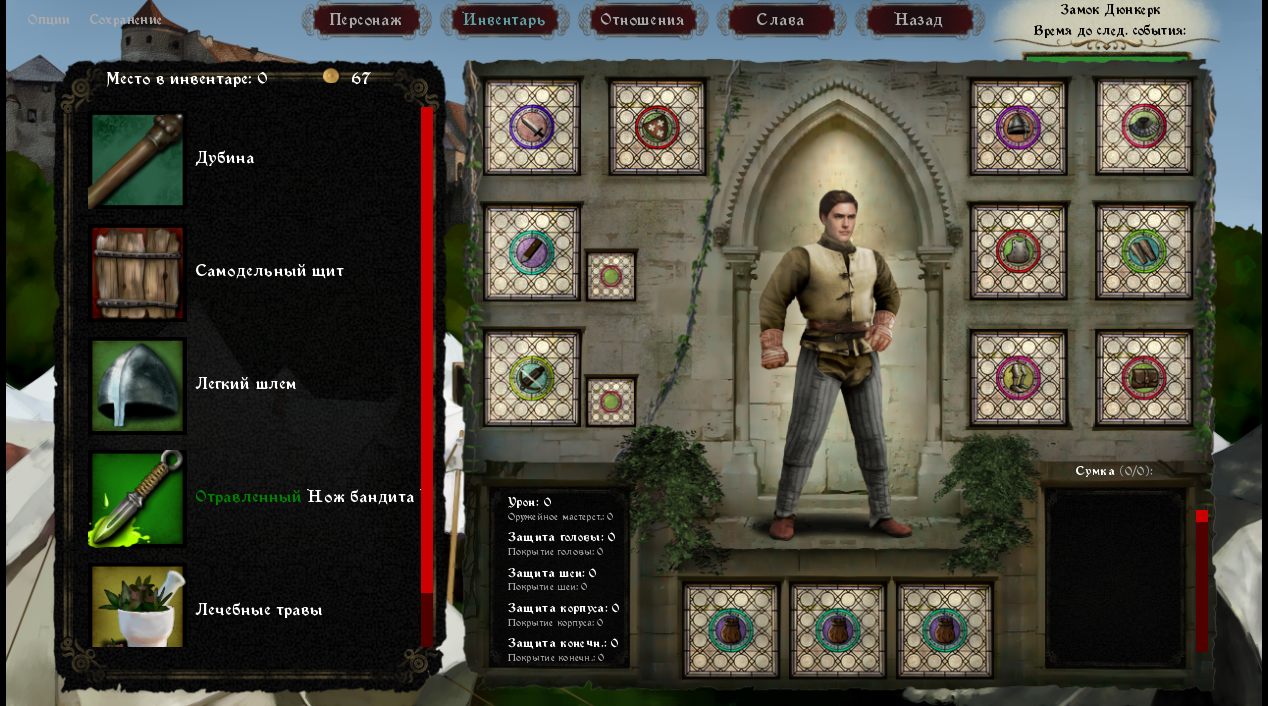Open the Сохранение save menu
The image size is (1268, 706).
pyautogui.click(x=125, y=20)
